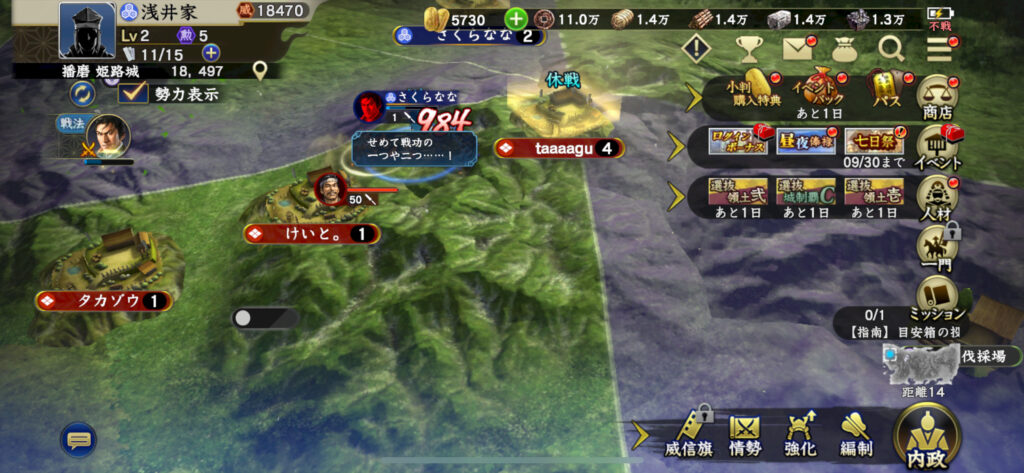1024x473 pixels.
Task: Open the trophy achievements icon
Action: pos(750,47)
